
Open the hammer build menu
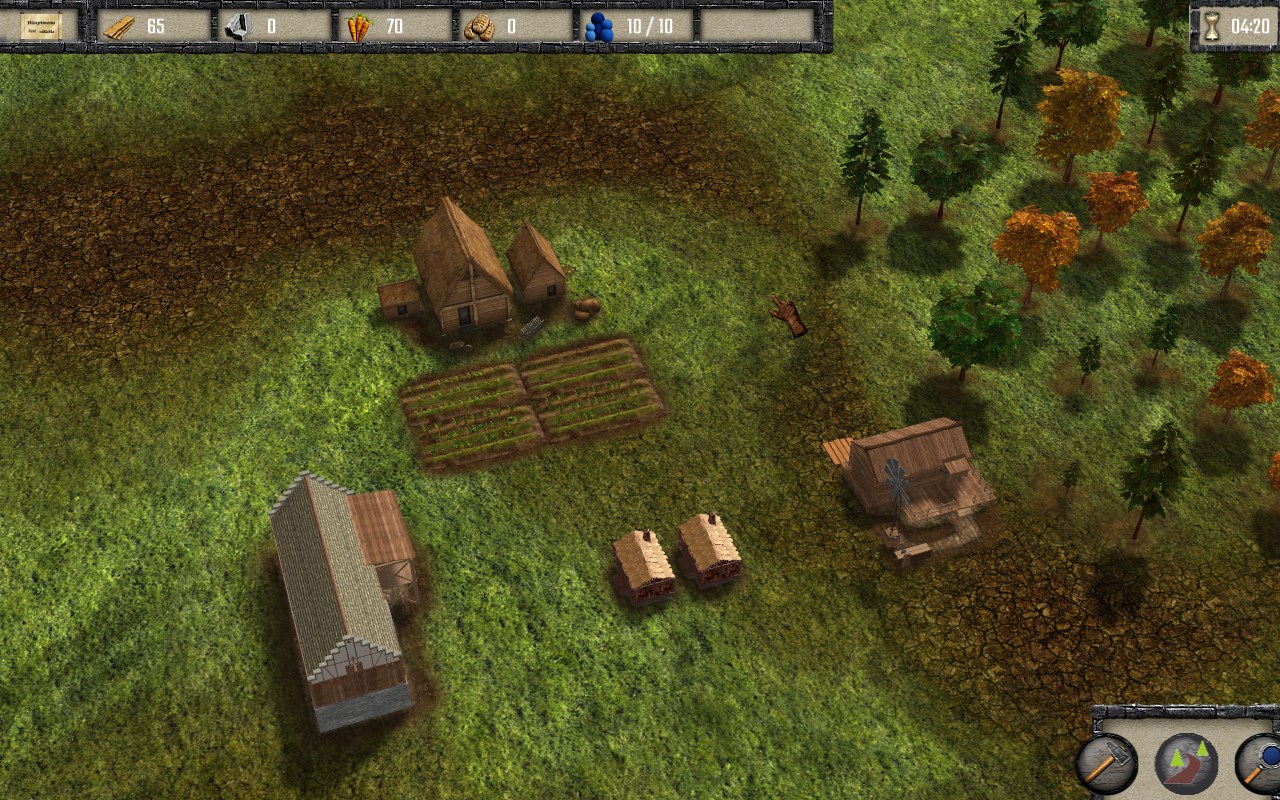point(1107,764)
